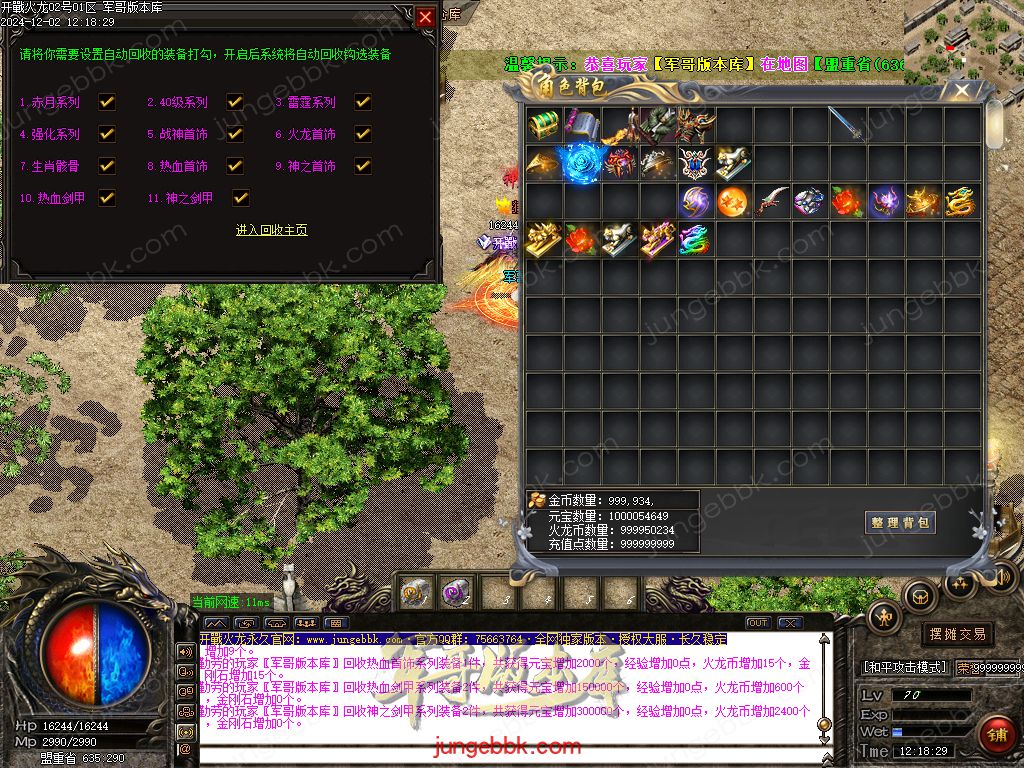
Task: Pick the glowing blue rose item
Action: point(580,163)
